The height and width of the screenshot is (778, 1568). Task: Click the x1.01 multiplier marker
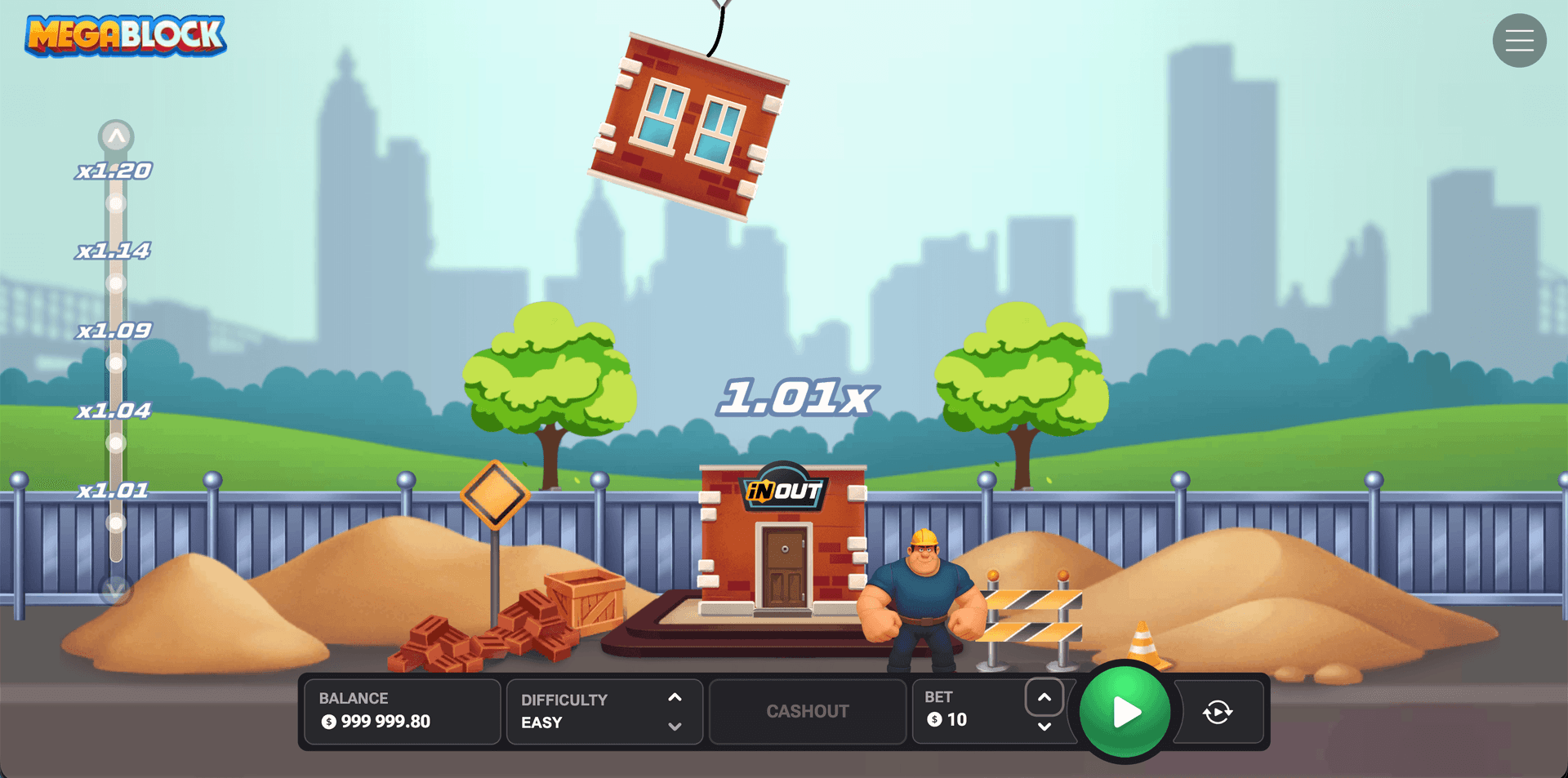pos(114,491)
